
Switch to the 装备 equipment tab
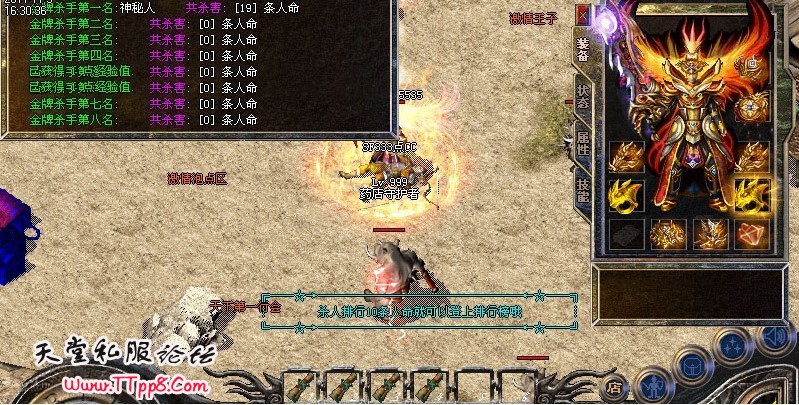tap(583, 46)
